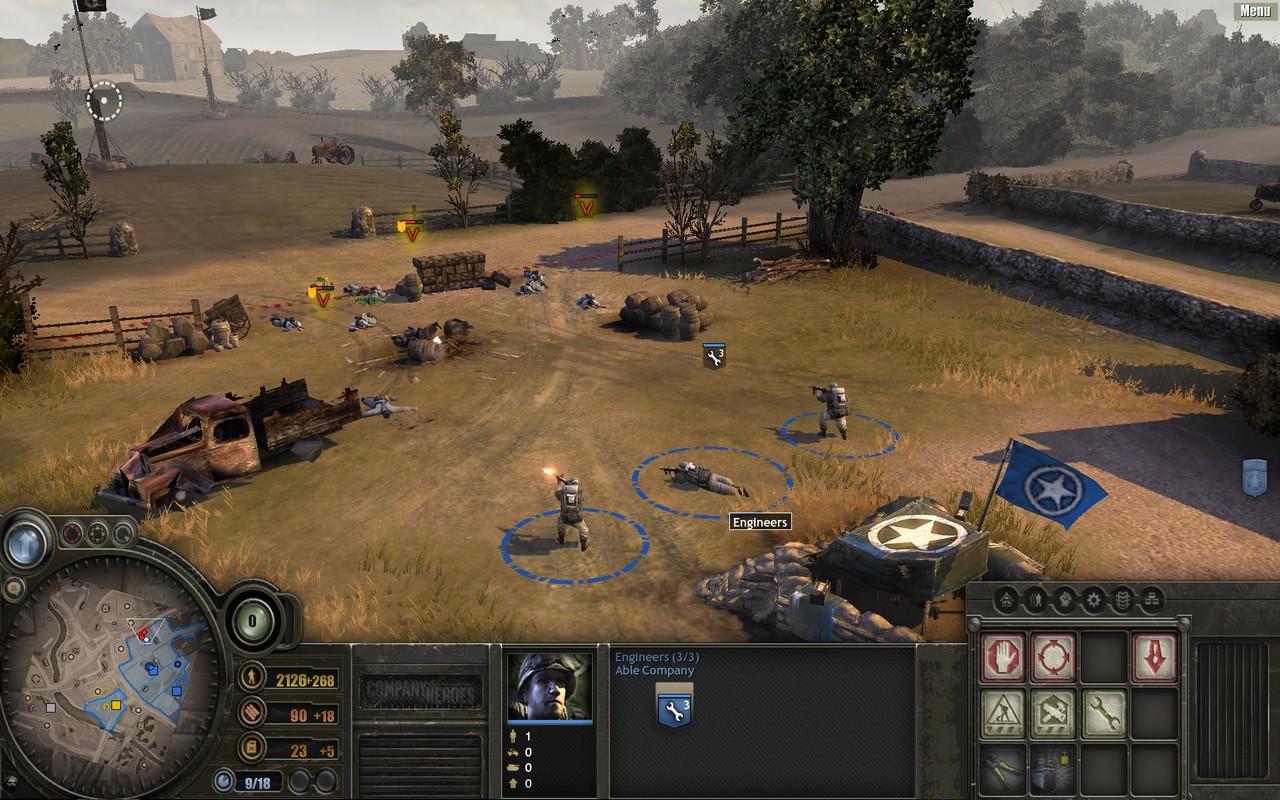Open the construction worker build menu
Screen dimensions: 1280x800
pyautogui.click(x=1003, y=714)
